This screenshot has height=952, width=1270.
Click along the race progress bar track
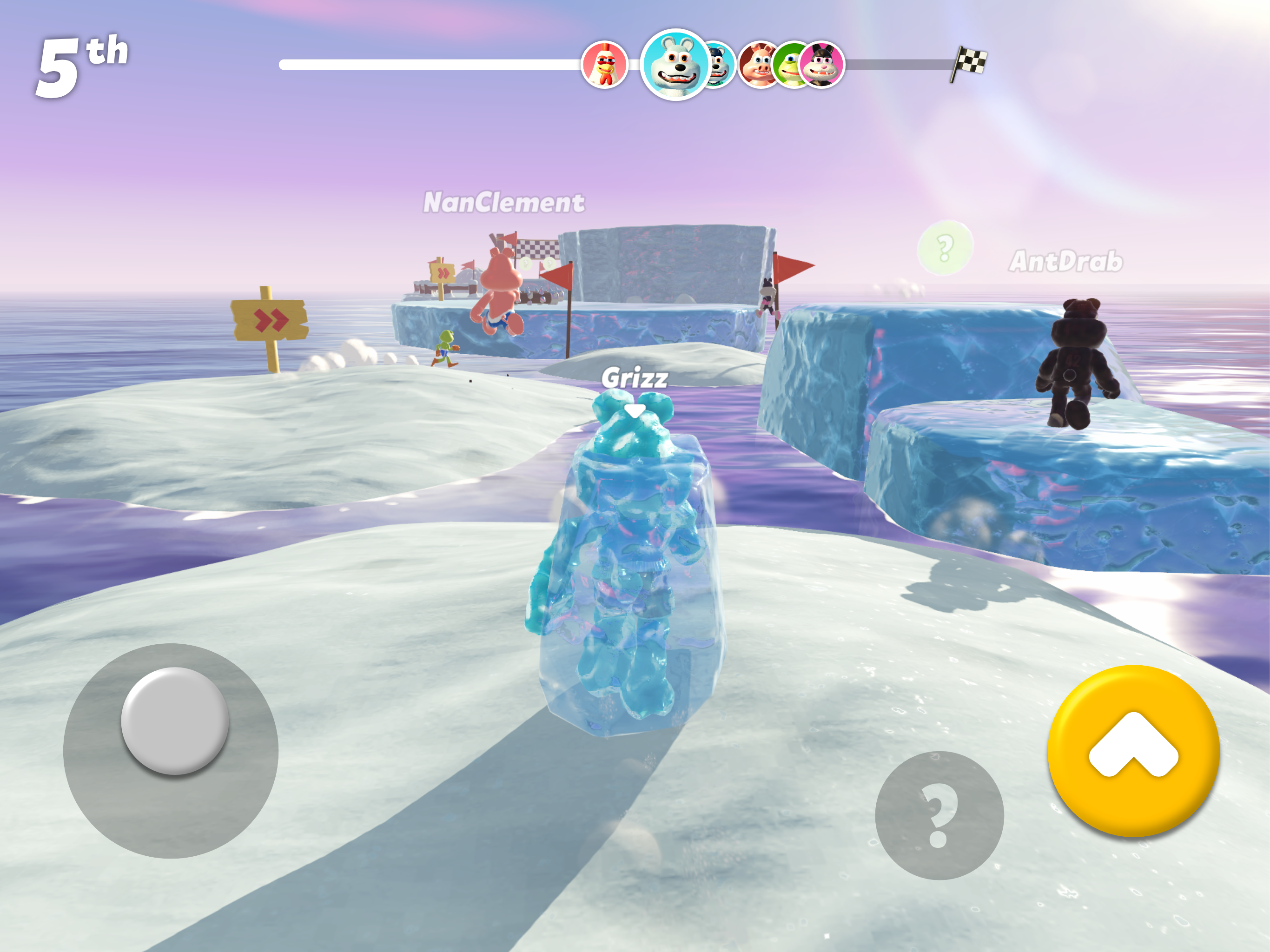pos(430,65)
